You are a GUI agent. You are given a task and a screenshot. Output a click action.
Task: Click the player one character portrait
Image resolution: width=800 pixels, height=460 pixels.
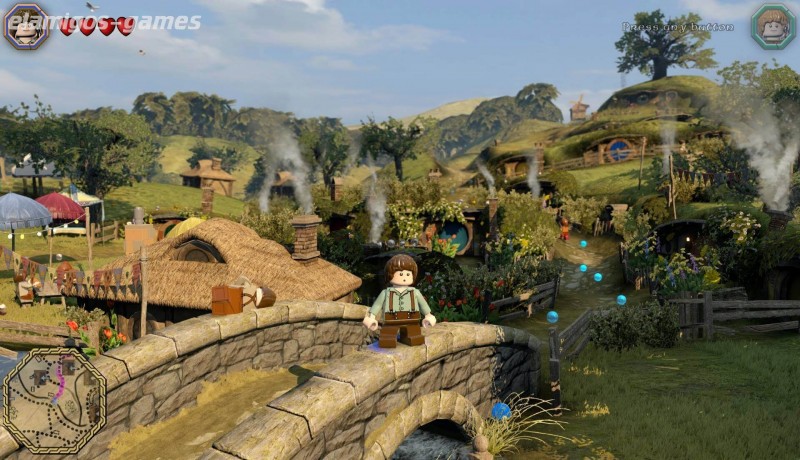click(x=26, y=25)
